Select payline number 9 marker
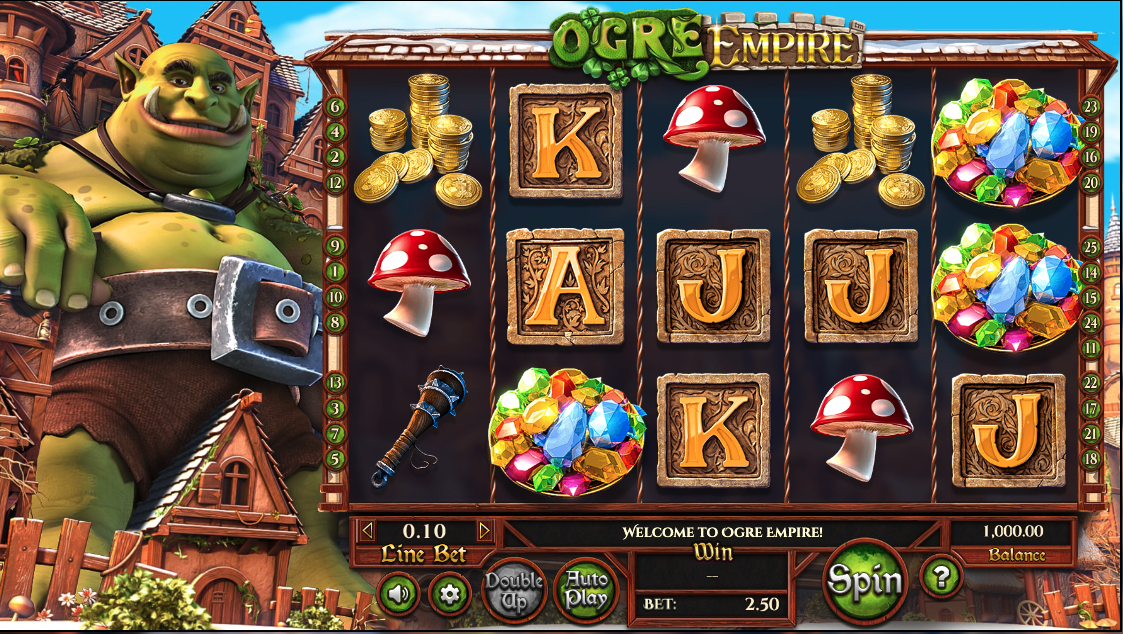1123x634 pixels. [x=336, y=245]
